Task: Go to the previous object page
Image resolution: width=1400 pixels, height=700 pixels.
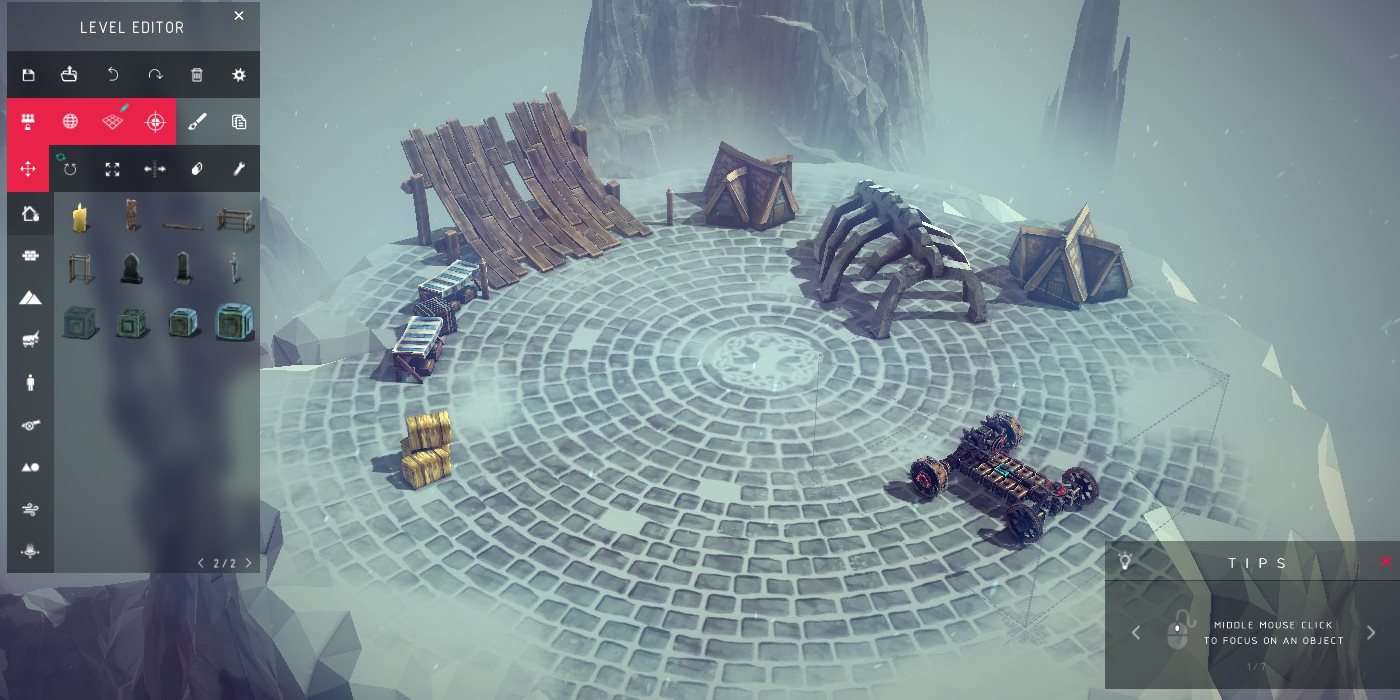Action: coord(201,563)
